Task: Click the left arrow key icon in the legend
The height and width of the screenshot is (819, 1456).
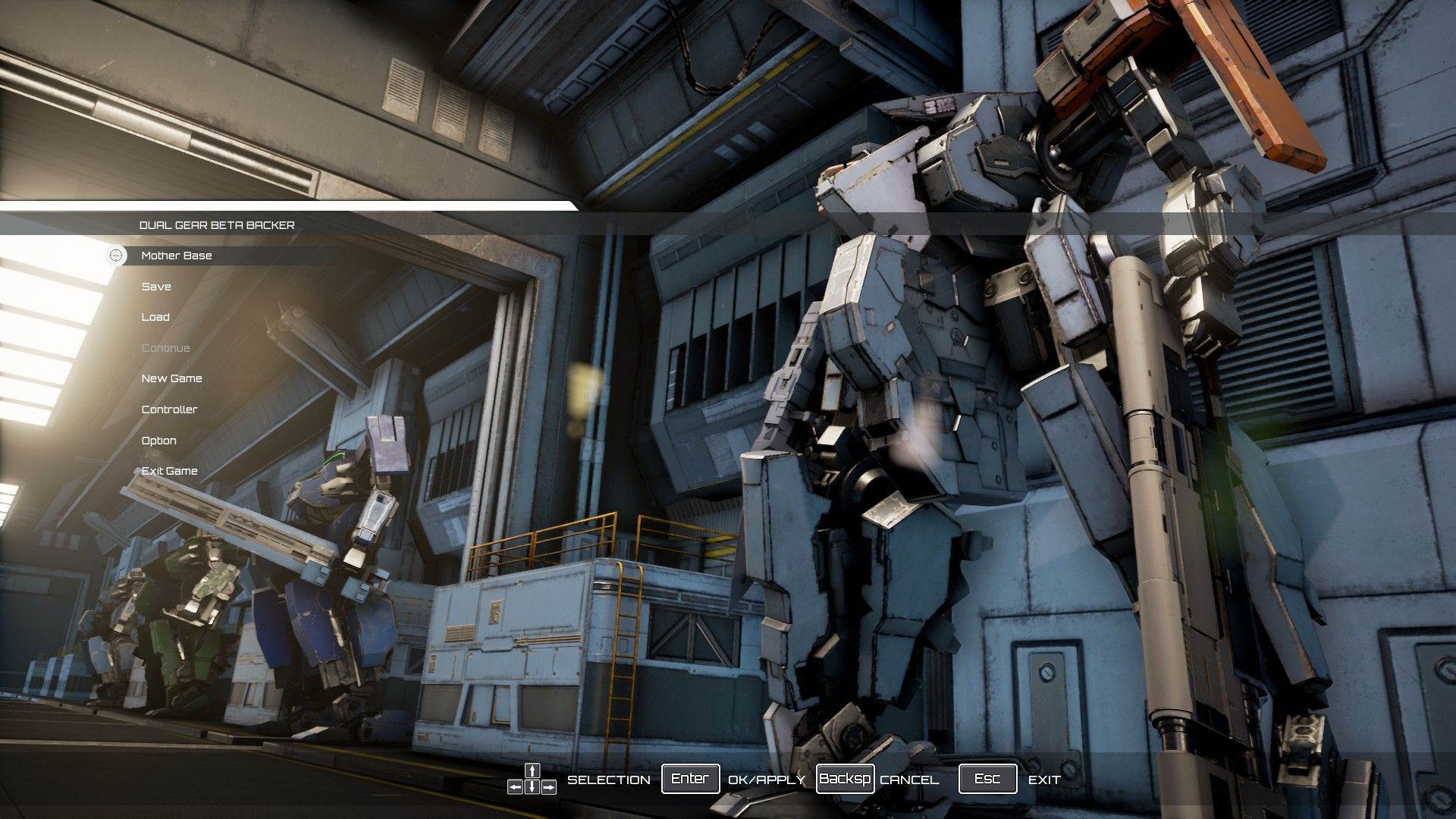Action: click(x=516, y=788)
